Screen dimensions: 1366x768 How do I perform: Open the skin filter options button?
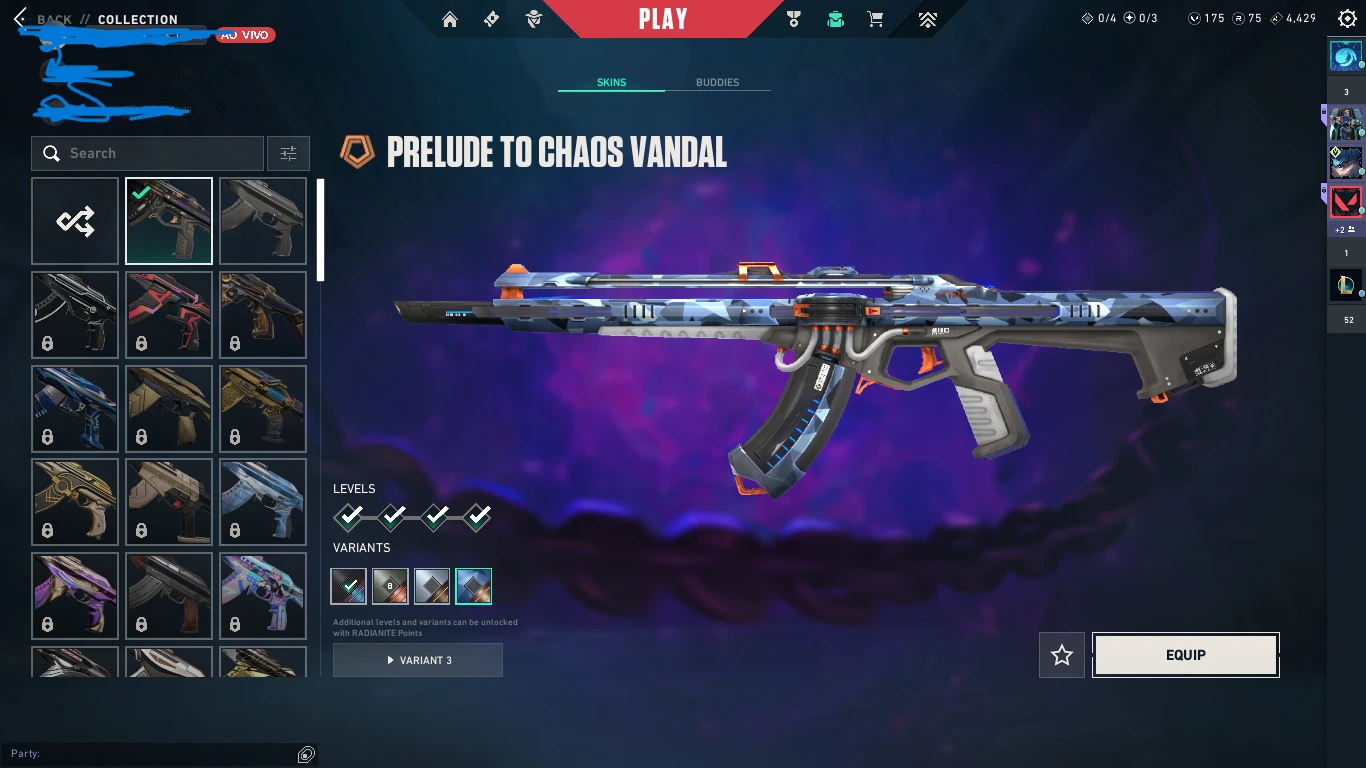[288, 153]
